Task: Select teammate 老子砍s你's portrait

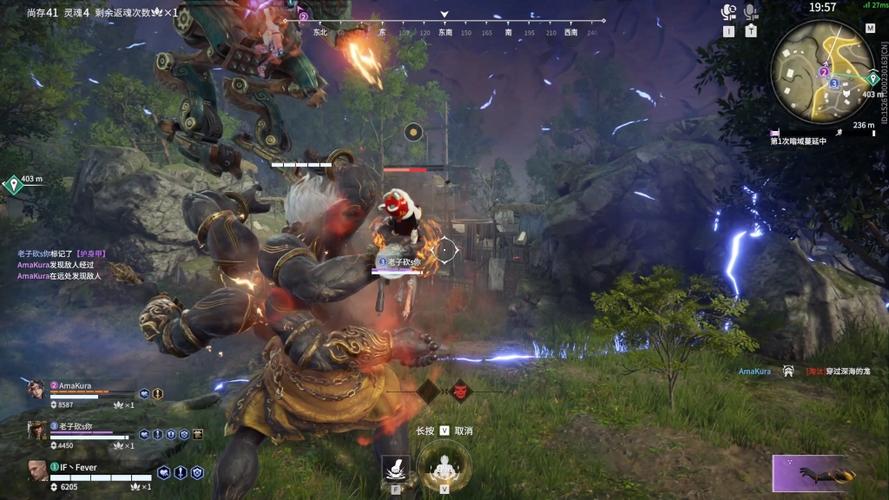Action: click(x=36, y=429)
